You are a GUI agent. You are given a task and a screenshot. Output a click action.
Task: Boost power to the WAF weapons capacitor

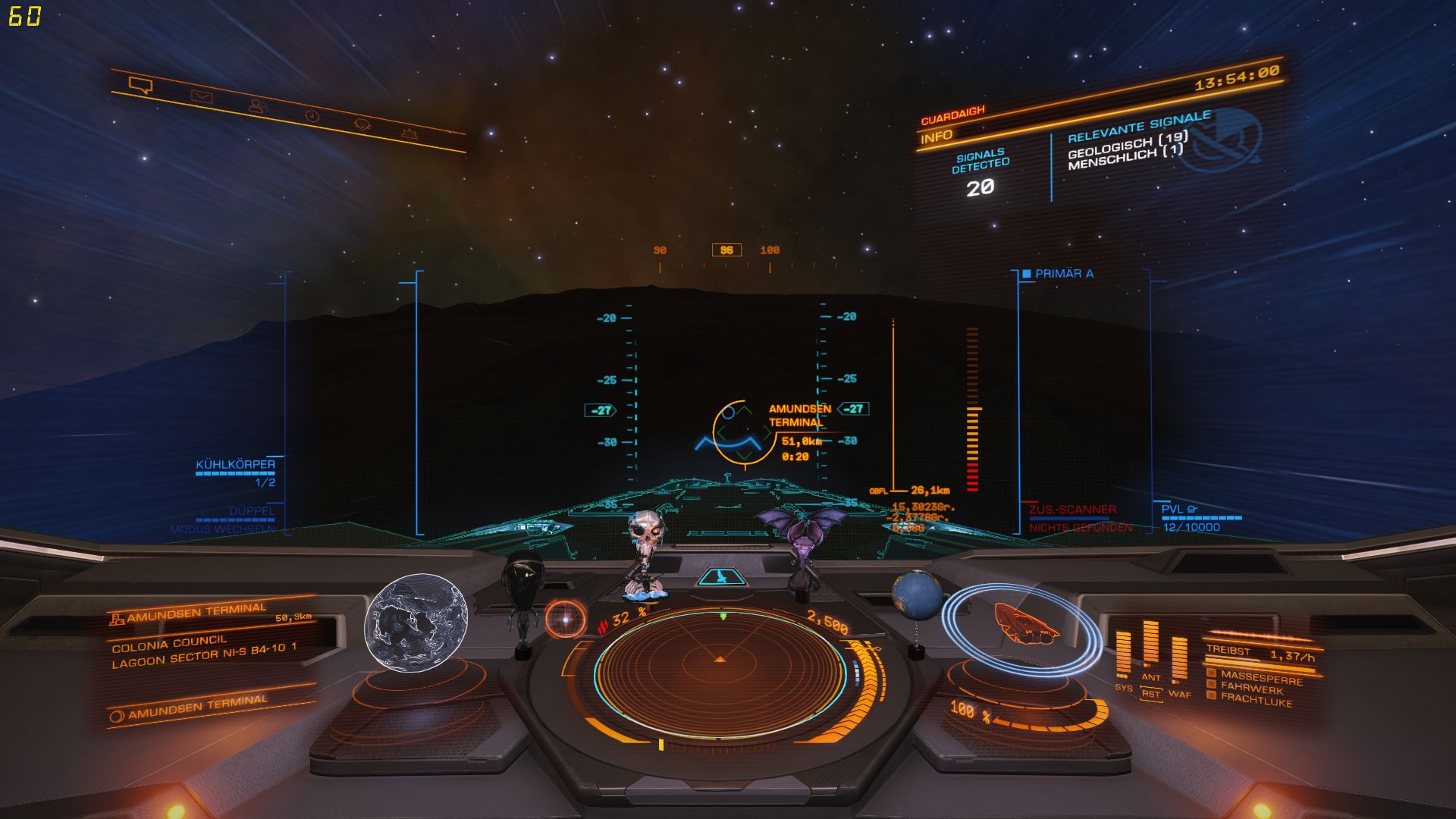[1179, 660]
